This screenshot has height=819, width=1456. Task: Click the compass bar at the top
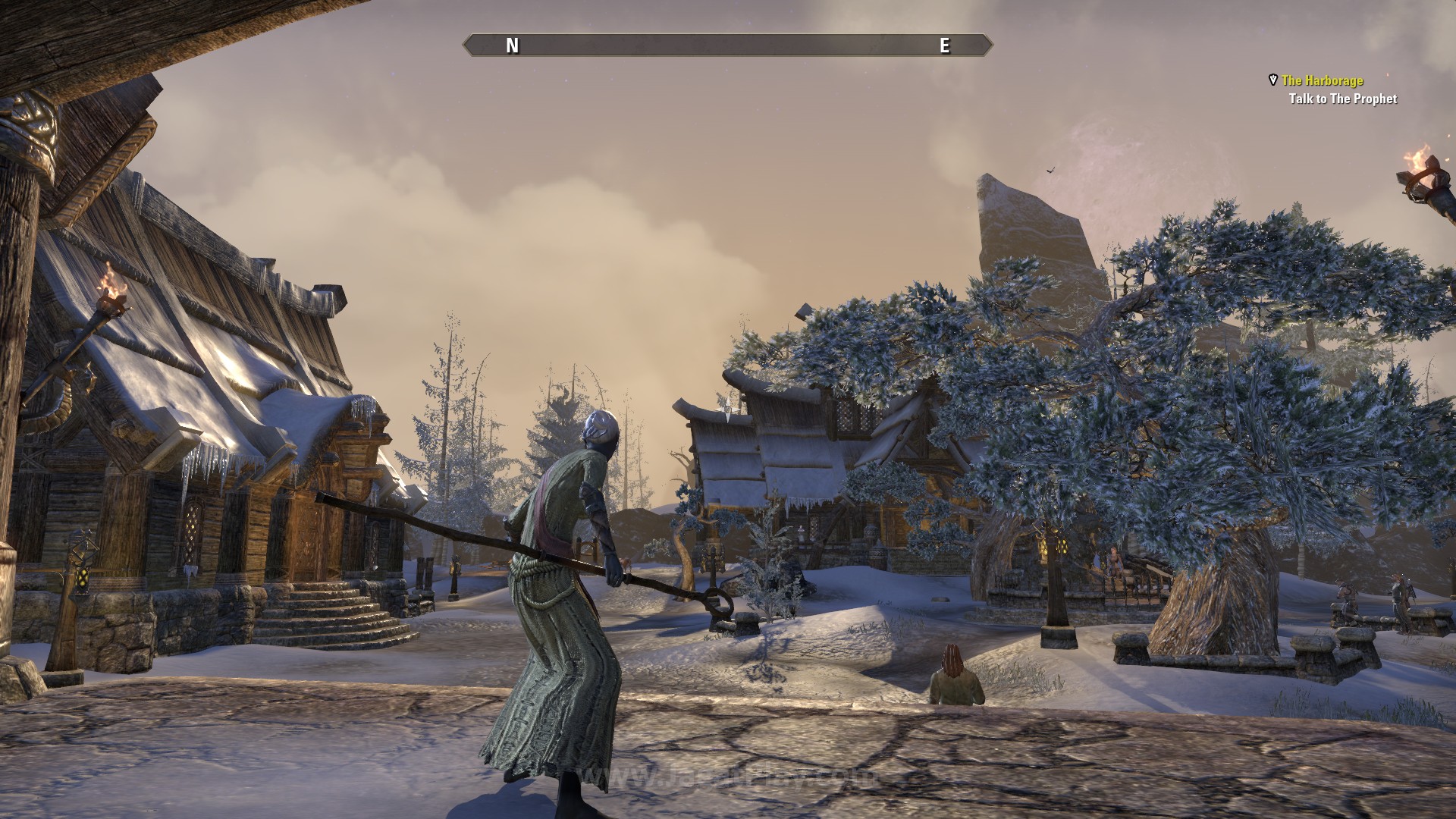coord(727,45)
